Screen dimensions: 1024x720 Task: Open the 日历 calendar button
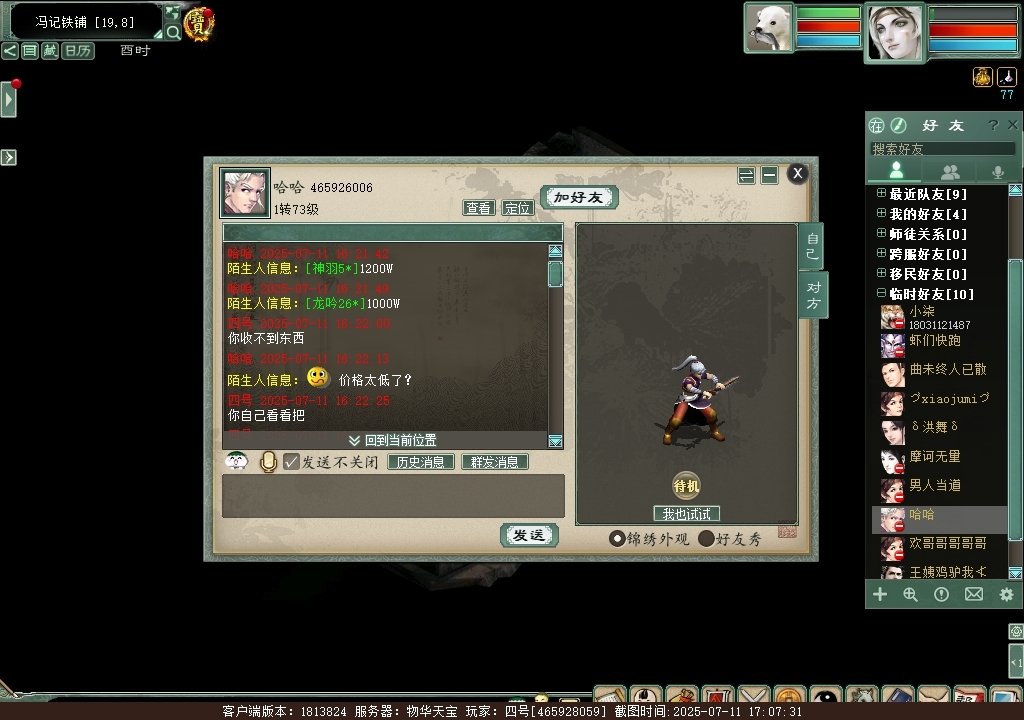coord(78,51)
